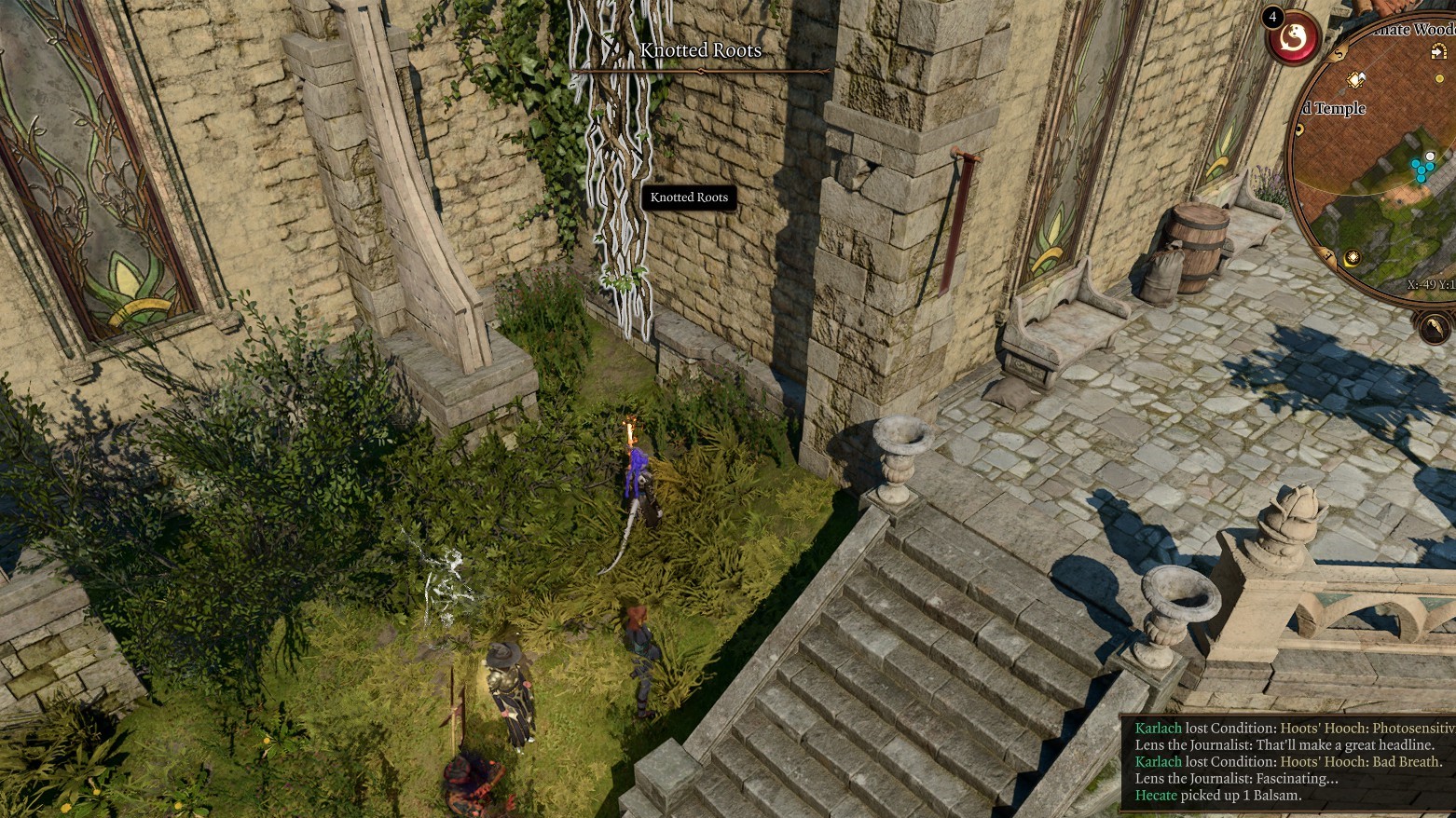Click the Knotted Roots vine on the wall
The height and width of the screenshot is (818, 1456).
pos(617,168)
